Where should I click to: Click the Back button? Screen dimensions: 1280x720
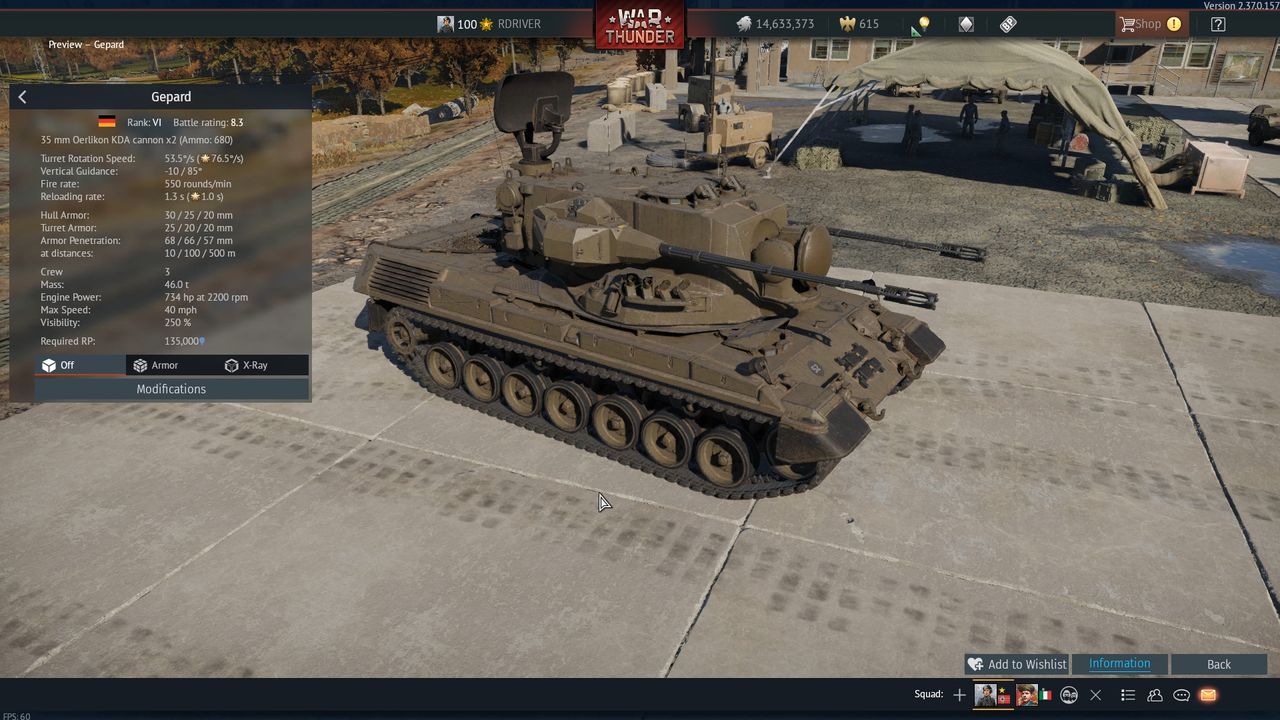tap(1218, 664)
